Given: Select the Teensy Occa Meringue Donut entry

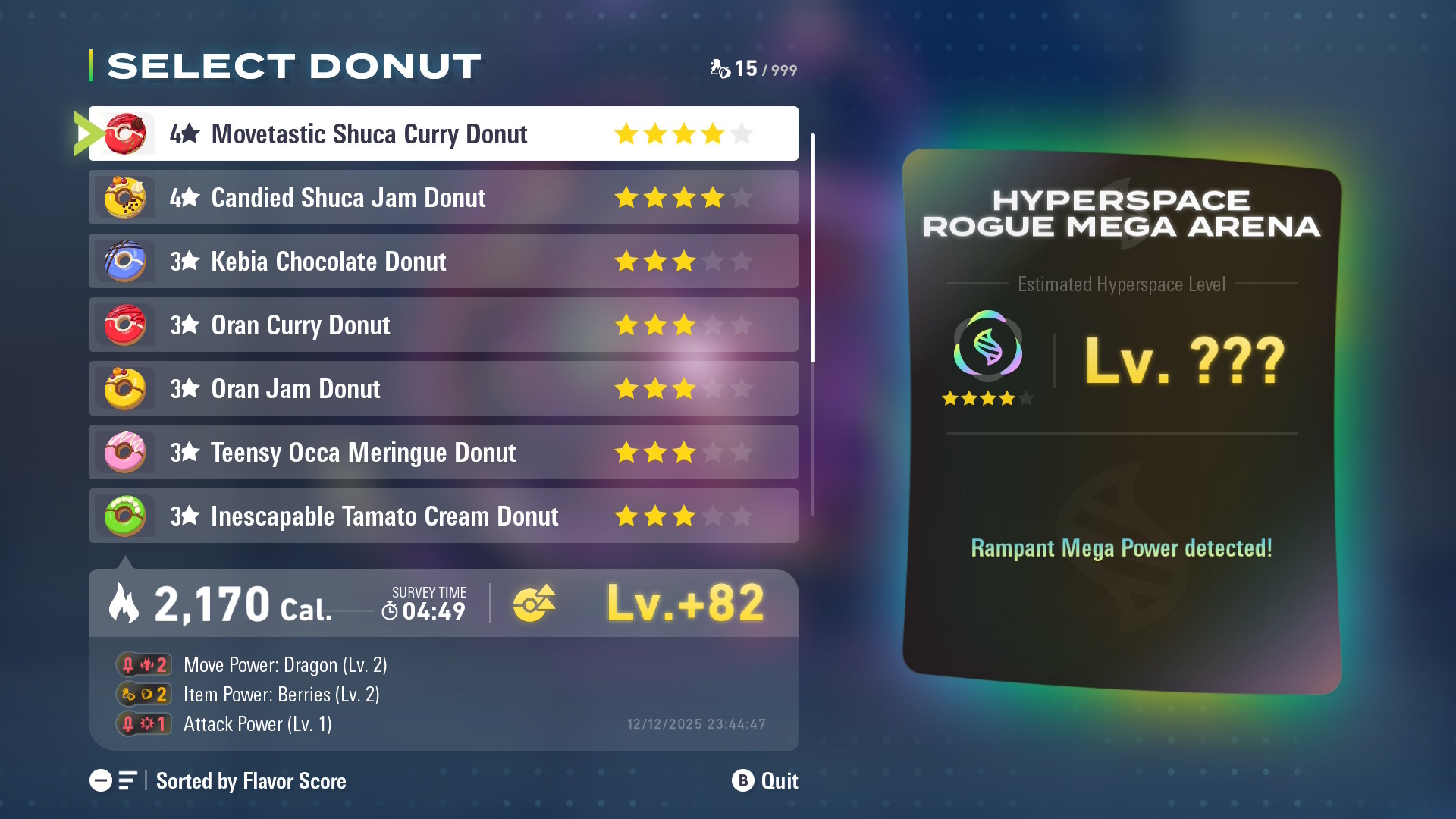Looking at the screenshot, I should click(x=444, y=452).
